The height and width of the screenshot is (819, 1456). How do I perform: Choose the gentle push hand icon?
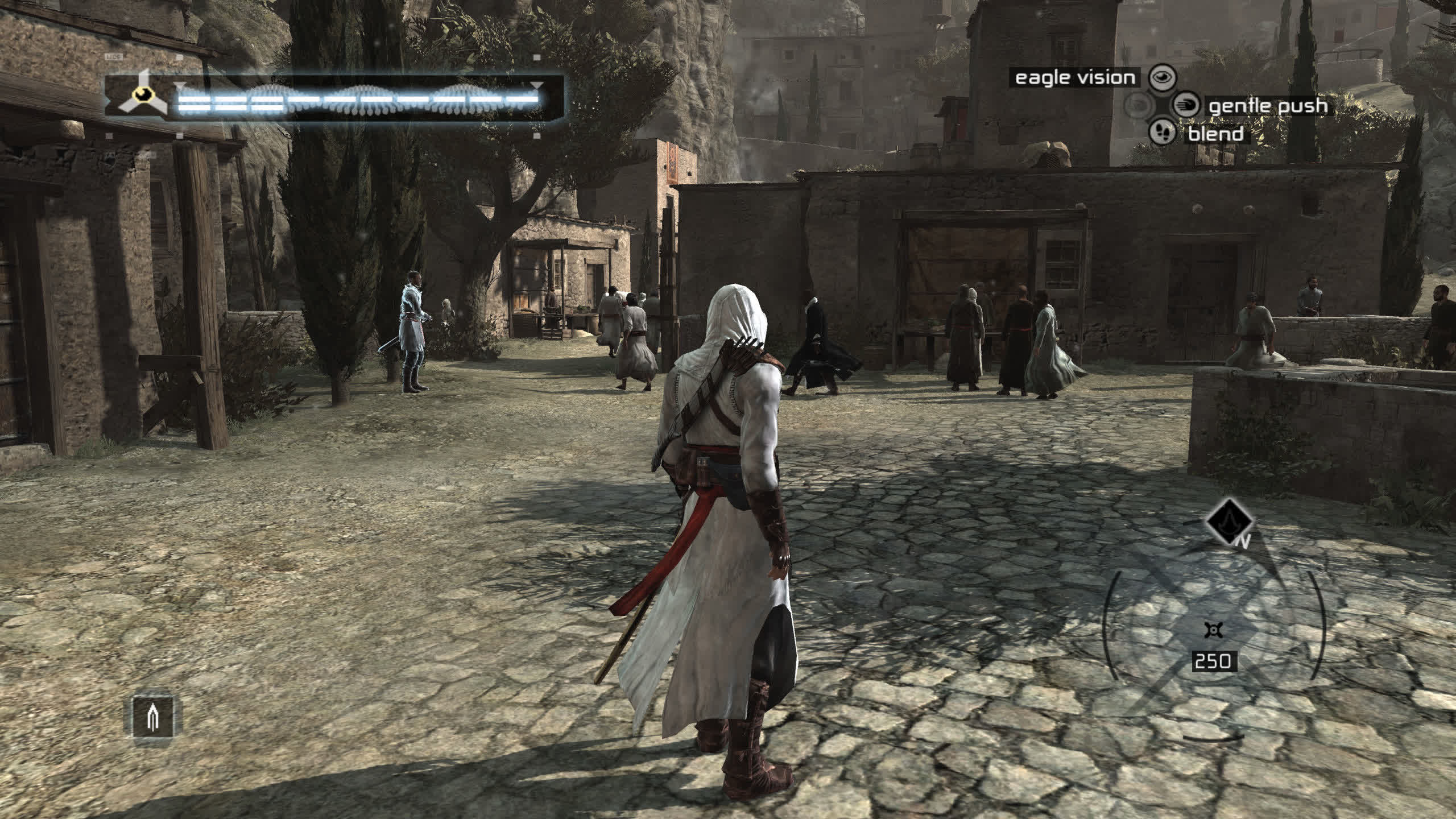click(x=1186, y=106)
